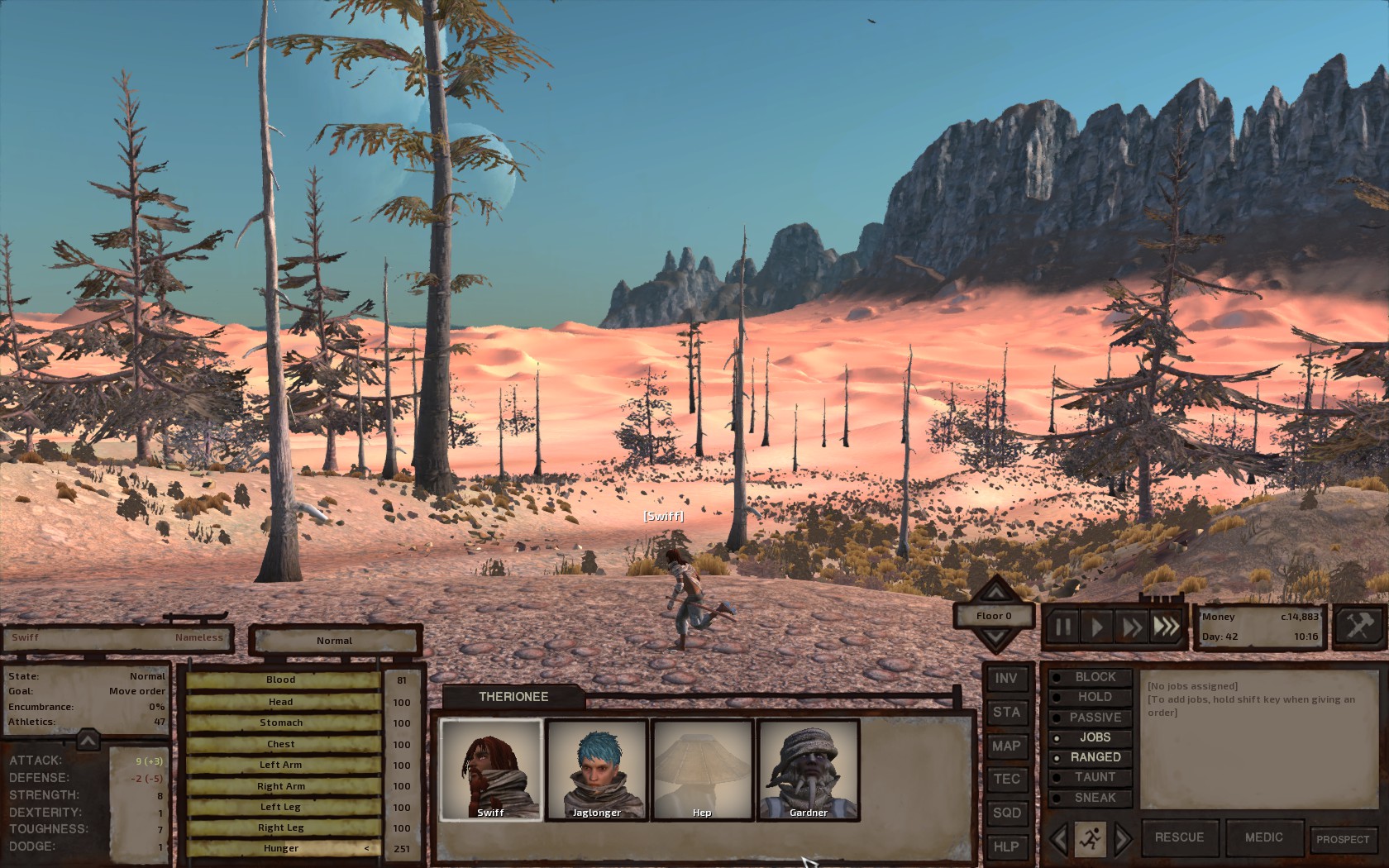Viewport: 1389px width, 868px height.
Task: Toggle the BLOCK stance
Action: point(1094,677)
